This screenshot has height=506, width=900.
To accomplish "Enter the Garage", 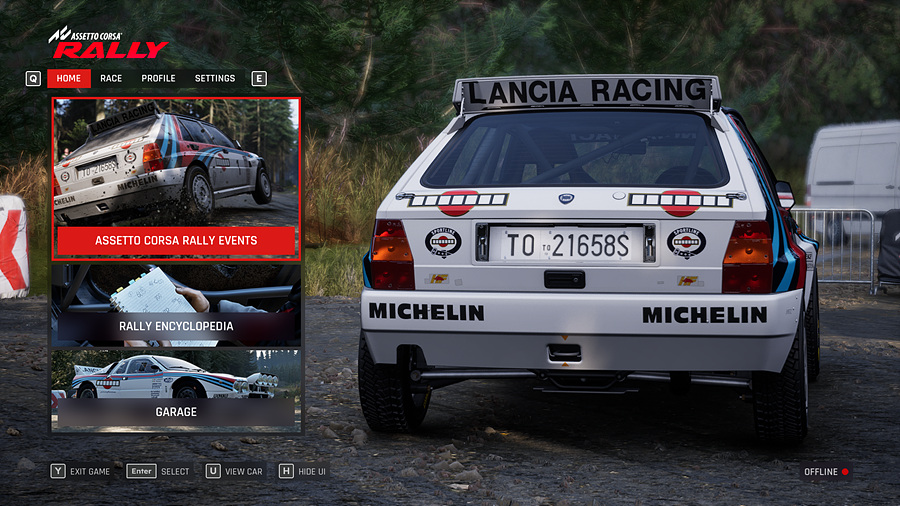I will point(176,390).
